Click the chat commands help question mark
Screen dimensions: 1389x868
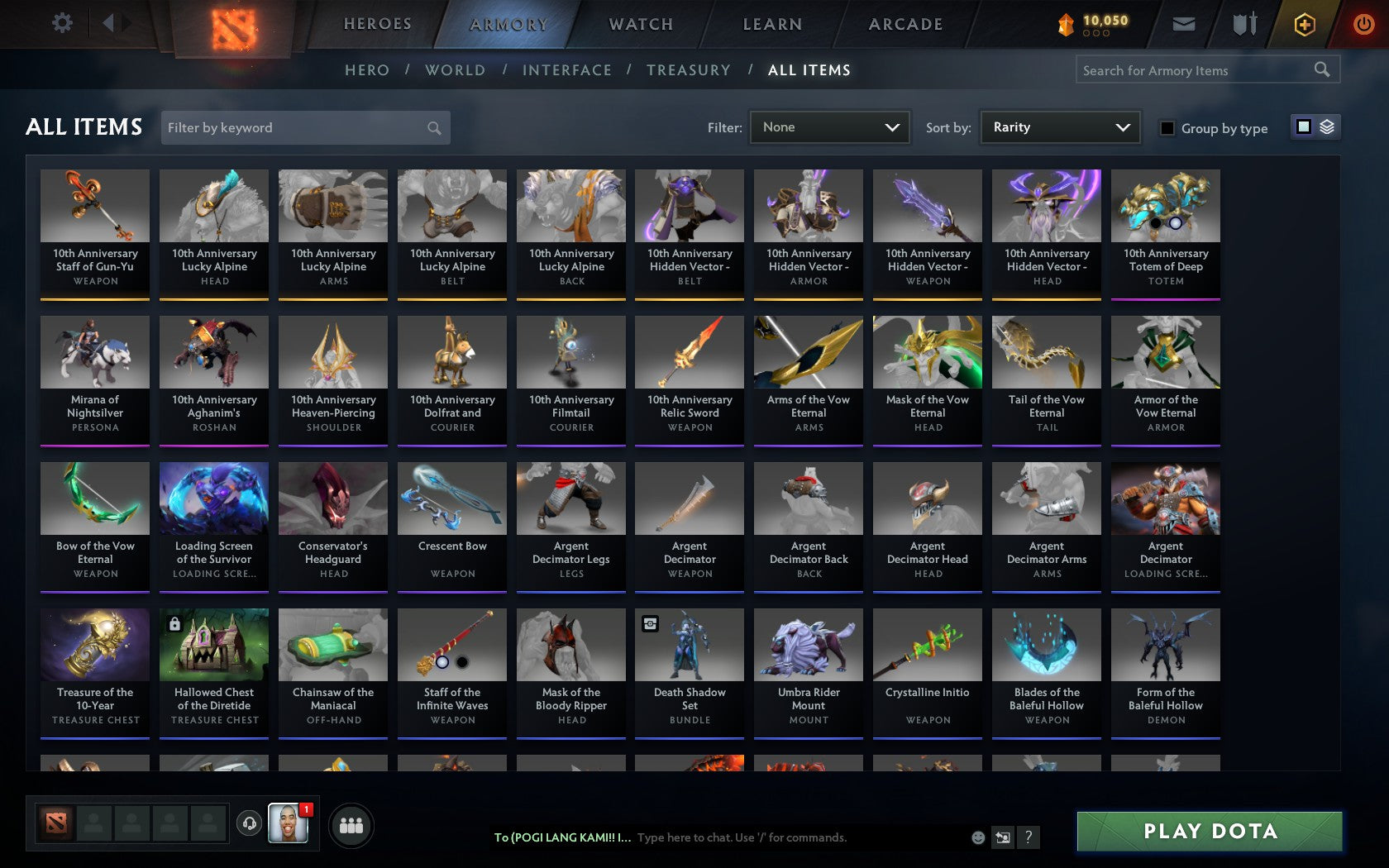tap(1028, 837)
